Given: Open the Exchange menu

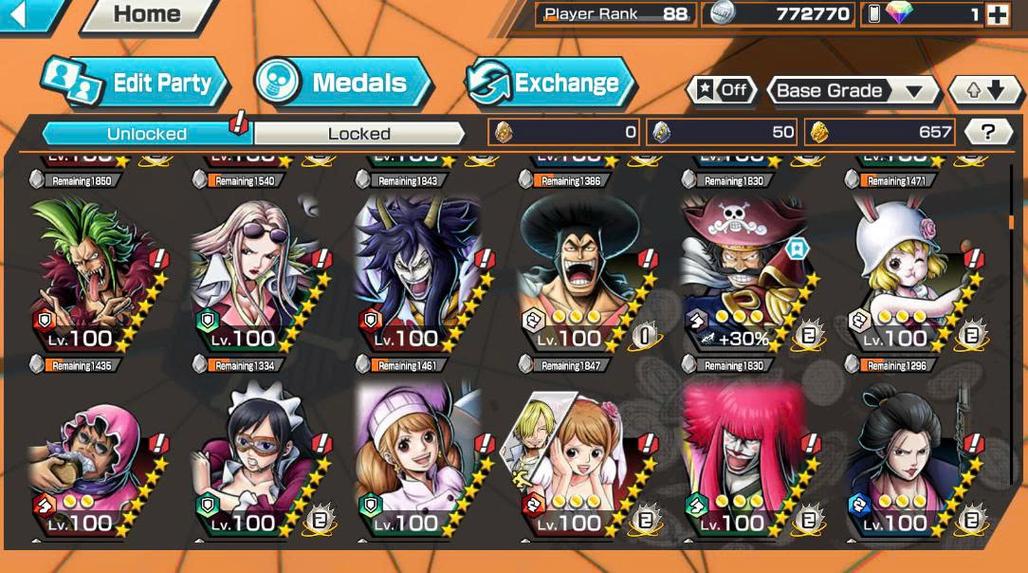Looking at the screenshot, I should click(x=550, y=83).
